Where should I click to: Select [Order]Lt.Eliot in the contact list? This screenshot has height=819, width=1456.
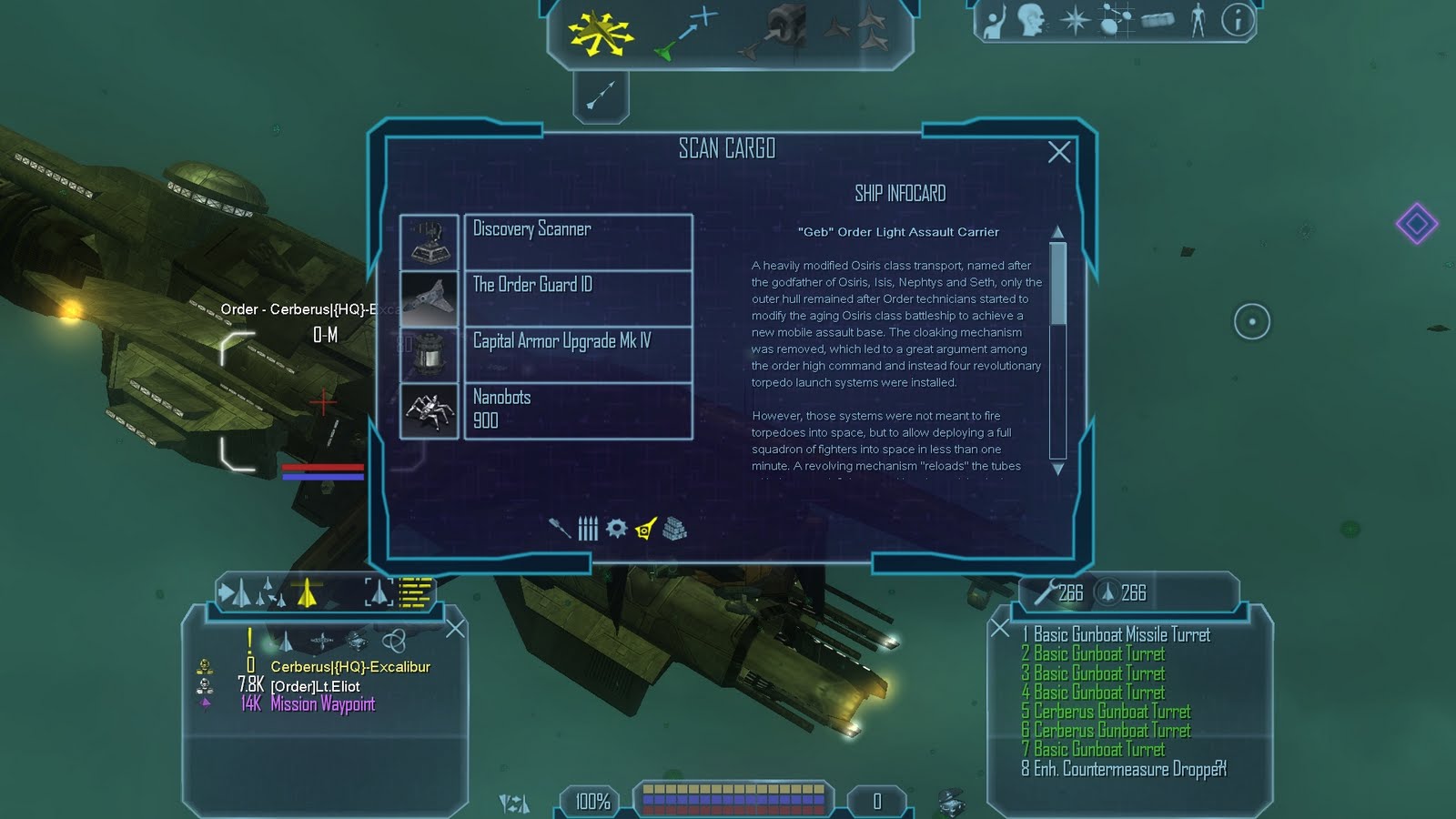pos(315,686)
